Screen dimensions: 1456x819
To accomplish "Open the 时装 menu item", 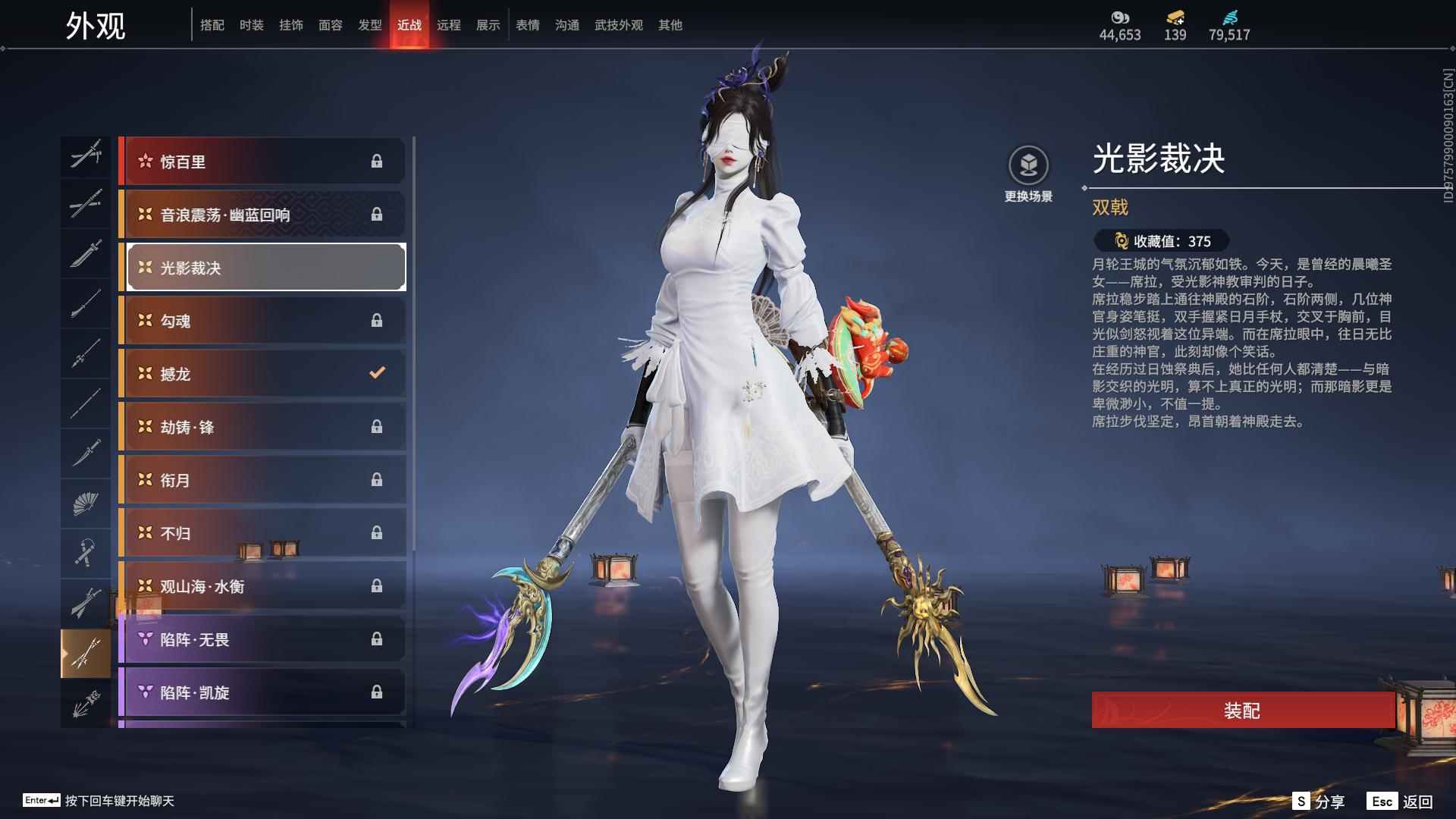I will [253, 24].
